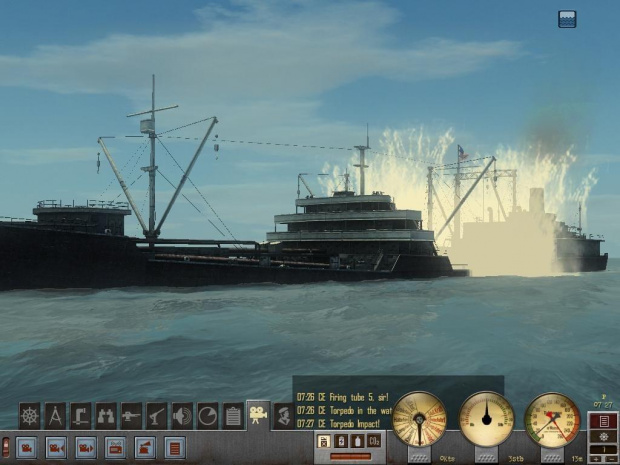This screenshot has height=465, width=620.
Task: Click the water surface icon at top
Action: click(567, 18)
